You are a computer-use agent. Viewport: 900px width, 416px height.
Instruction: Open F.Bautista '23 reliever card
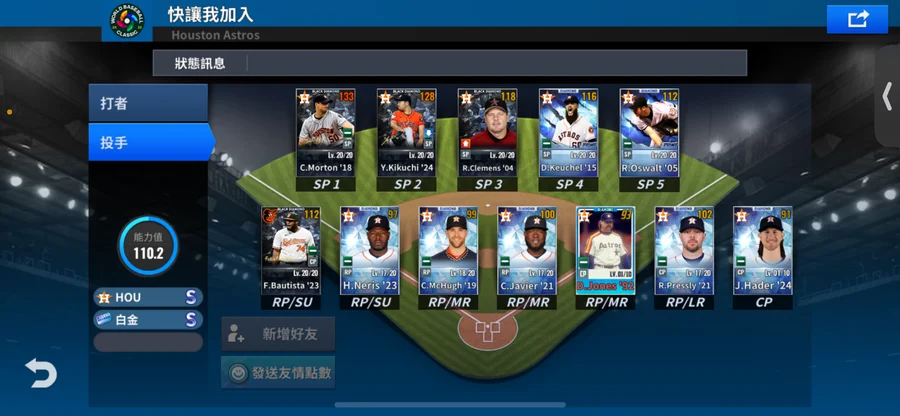click(x=290, y=250)
